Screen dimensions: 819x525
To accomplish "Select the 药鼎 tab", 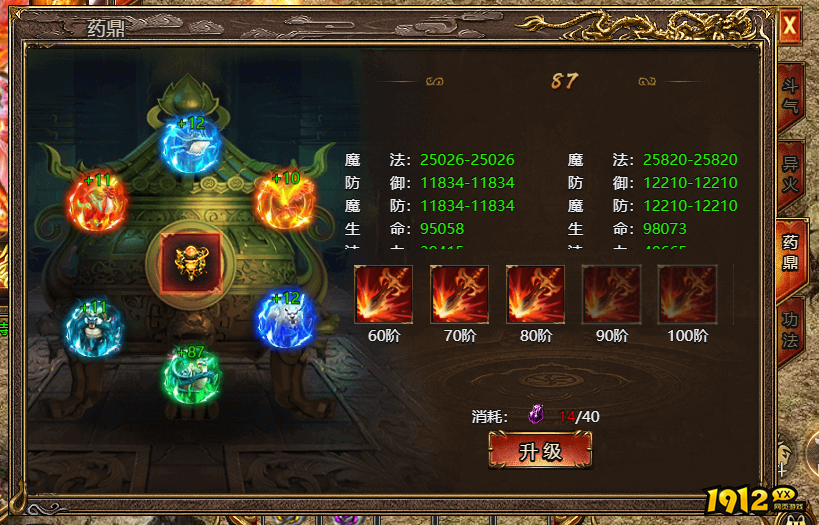I will click(790, 250).
